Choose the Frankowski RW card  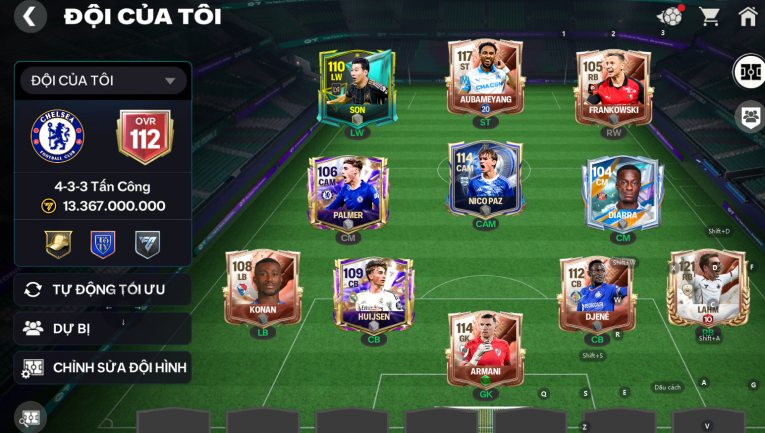[x=613, y=90]
